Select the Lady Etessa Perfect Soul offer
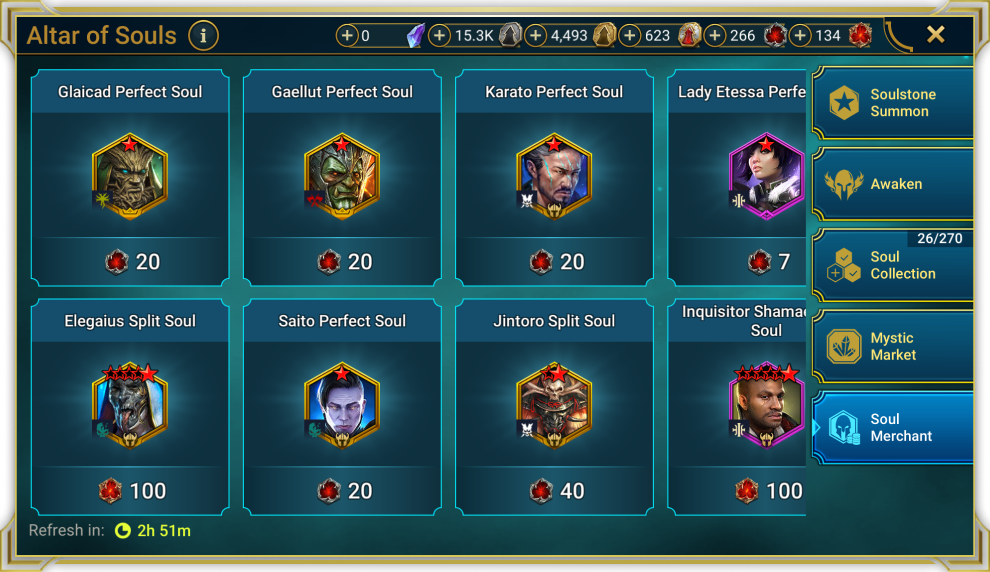 pyautogui.click(x=738, y=178)
